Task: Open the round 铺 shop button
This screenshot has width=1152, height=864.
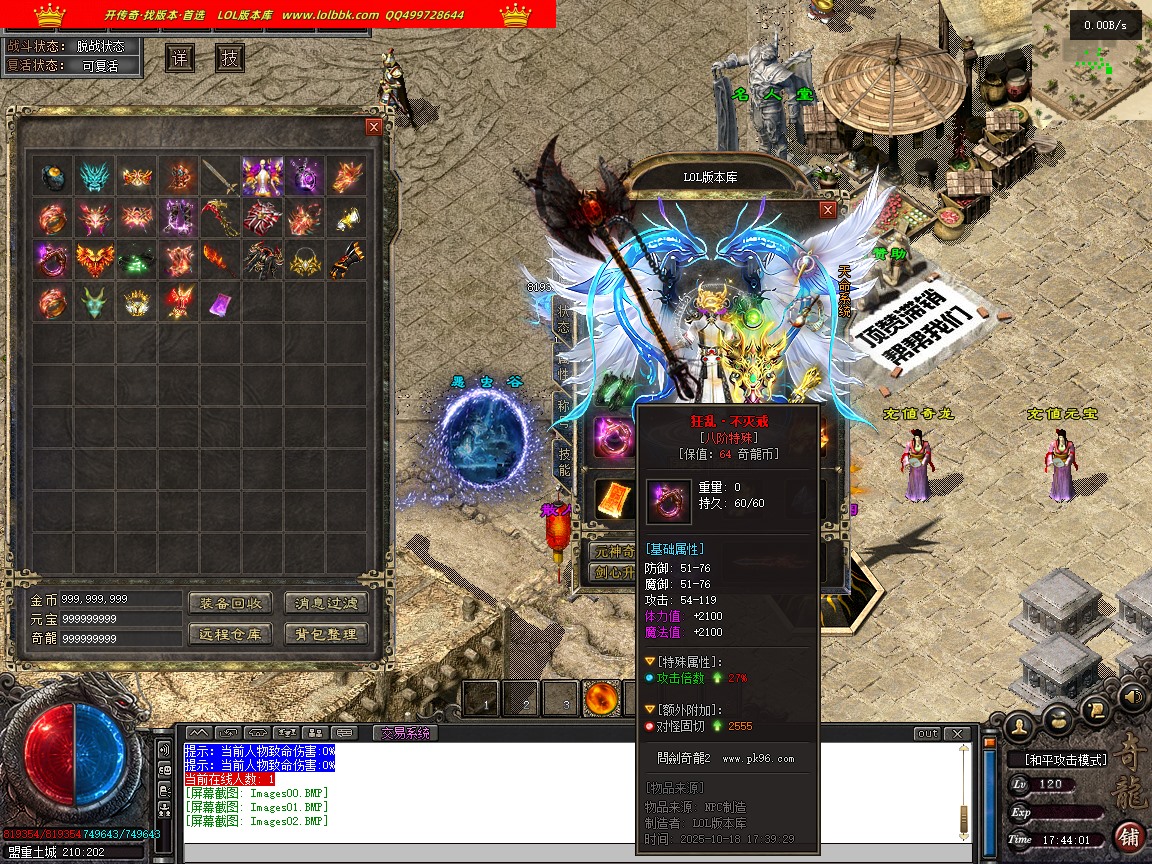Action: tap(1129, 836)
